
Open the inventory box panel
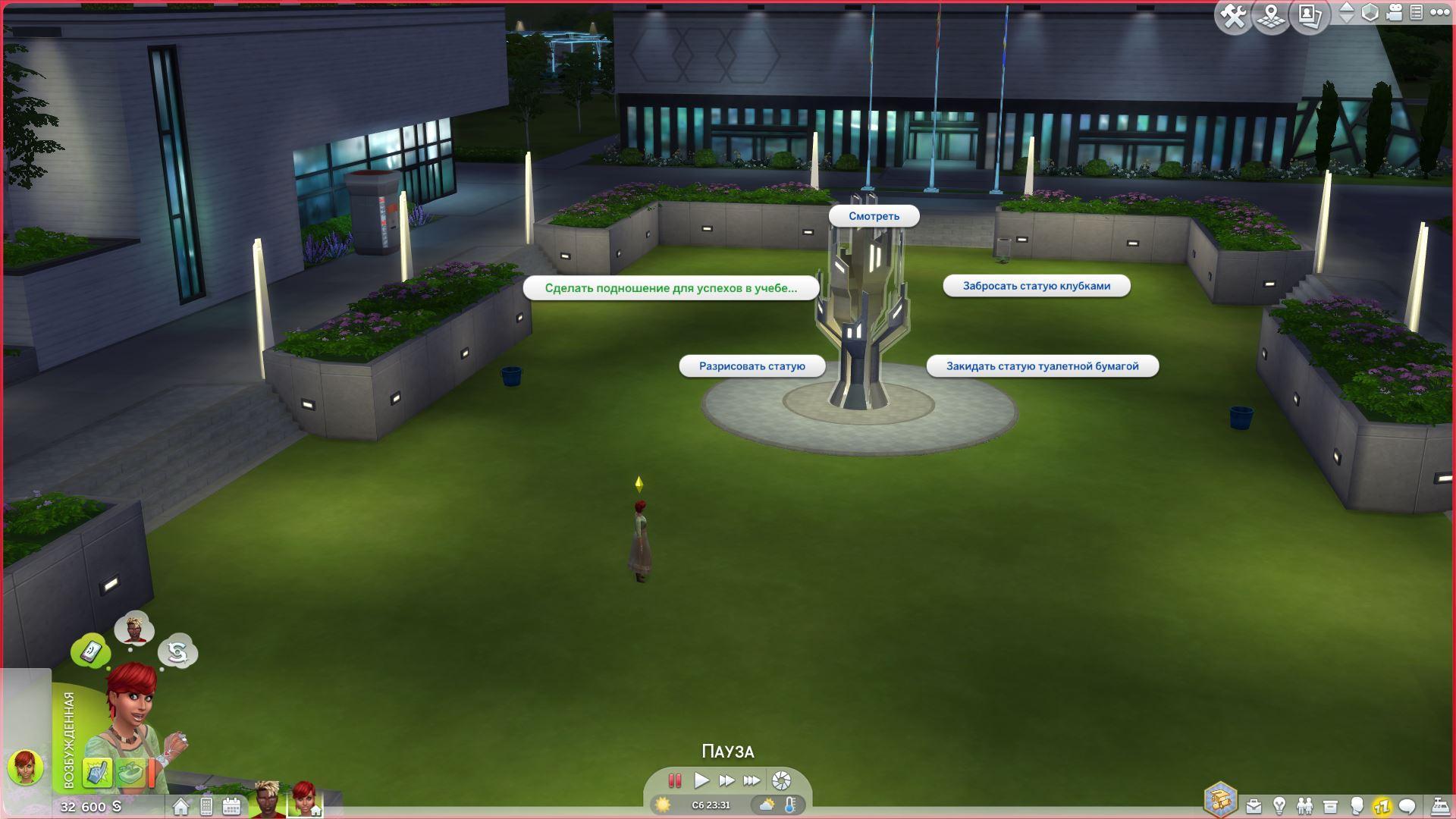[1330, 806]
